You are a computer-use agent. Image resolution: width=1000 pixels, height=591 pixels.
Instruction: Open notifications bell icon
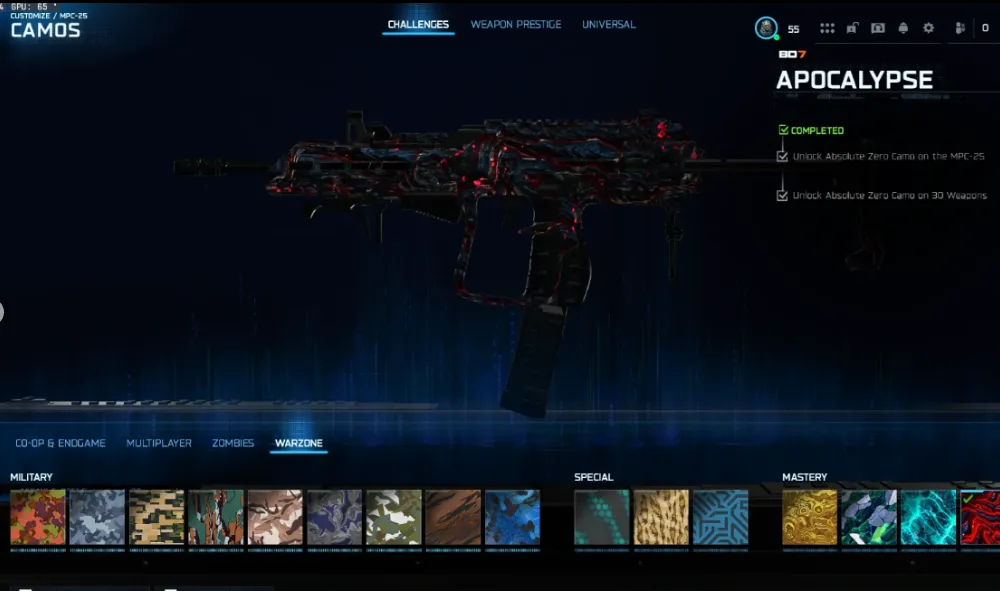tap(903, 29)
